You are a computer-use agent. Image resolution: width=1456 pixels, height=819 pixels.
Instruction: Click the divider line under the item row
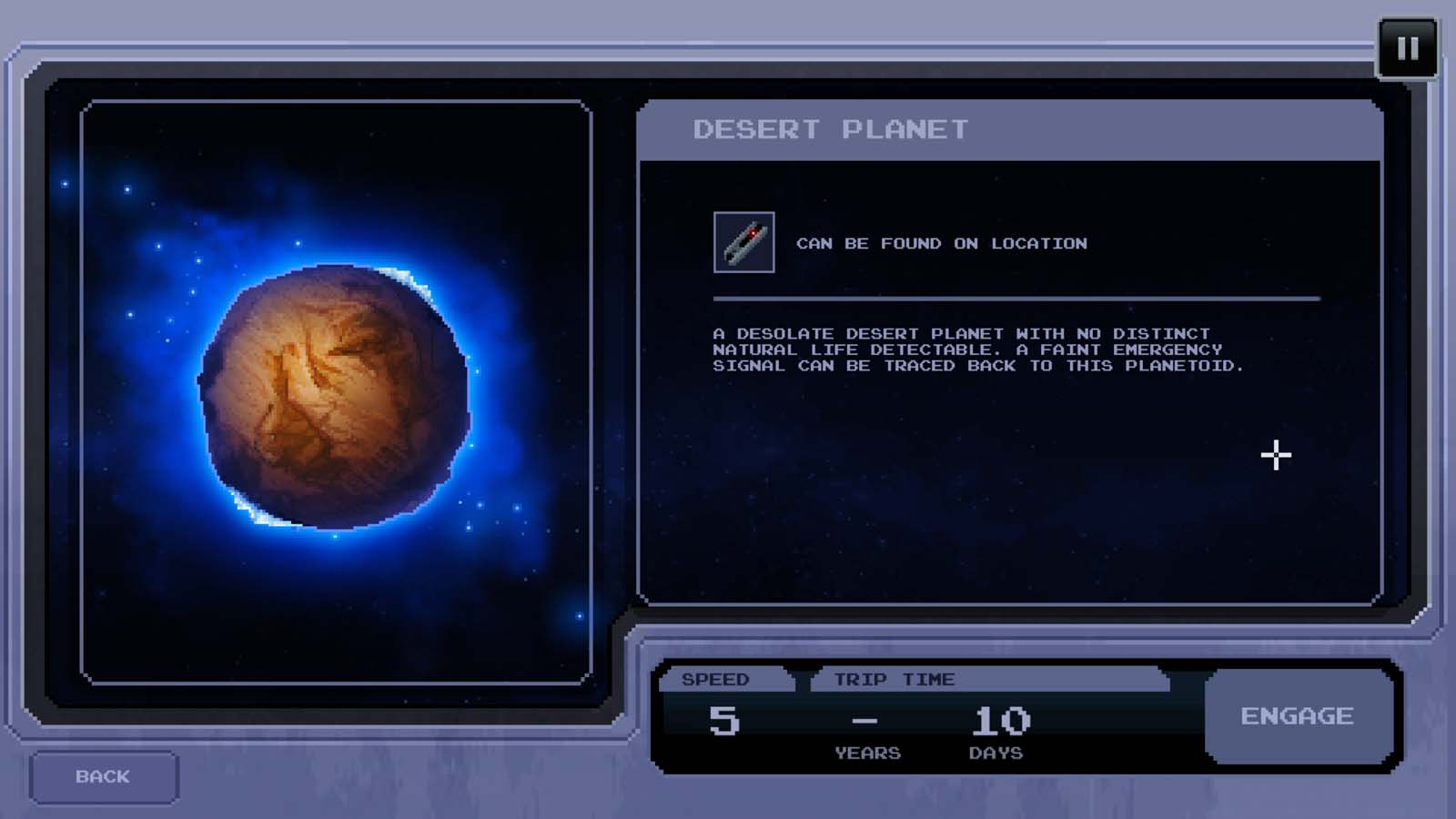[1015, 296]
